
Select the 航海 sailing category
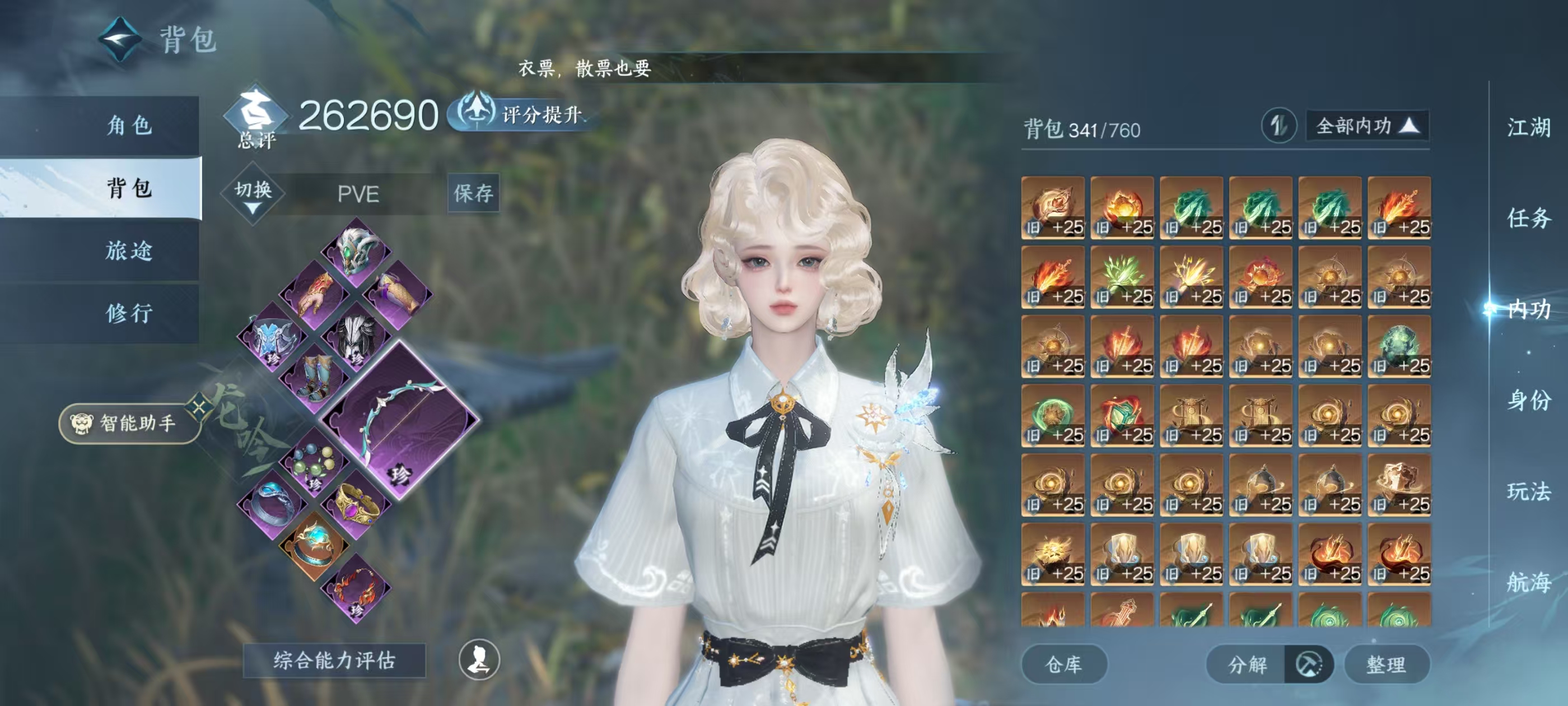1528,582
